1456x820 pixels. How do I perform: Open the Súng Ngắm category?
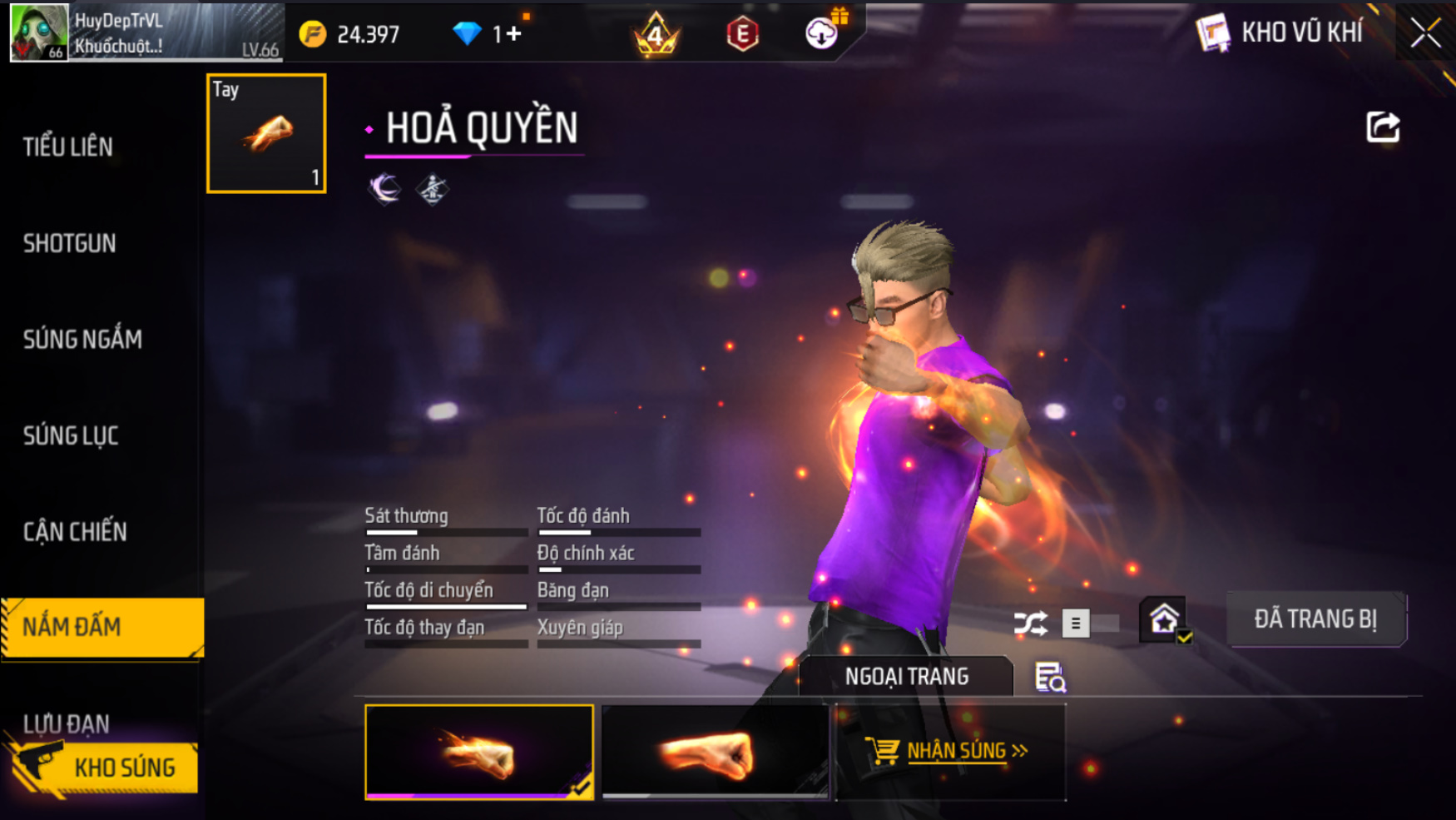(82, 340)
